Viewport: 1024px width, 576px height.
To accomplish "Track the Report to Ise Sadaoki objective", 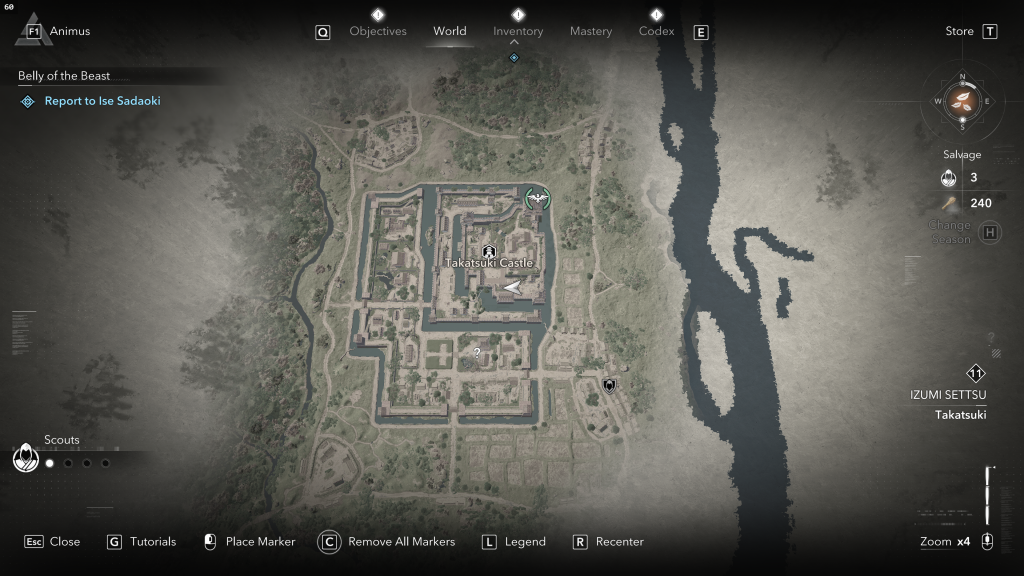I will coord(102,101).
